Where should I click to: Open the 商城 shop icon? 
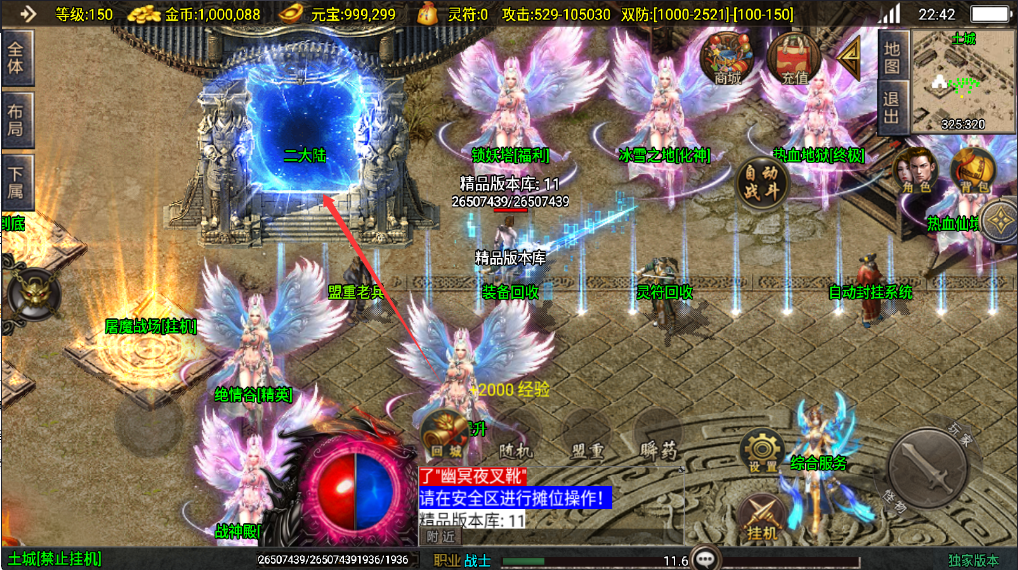point(727,58)
